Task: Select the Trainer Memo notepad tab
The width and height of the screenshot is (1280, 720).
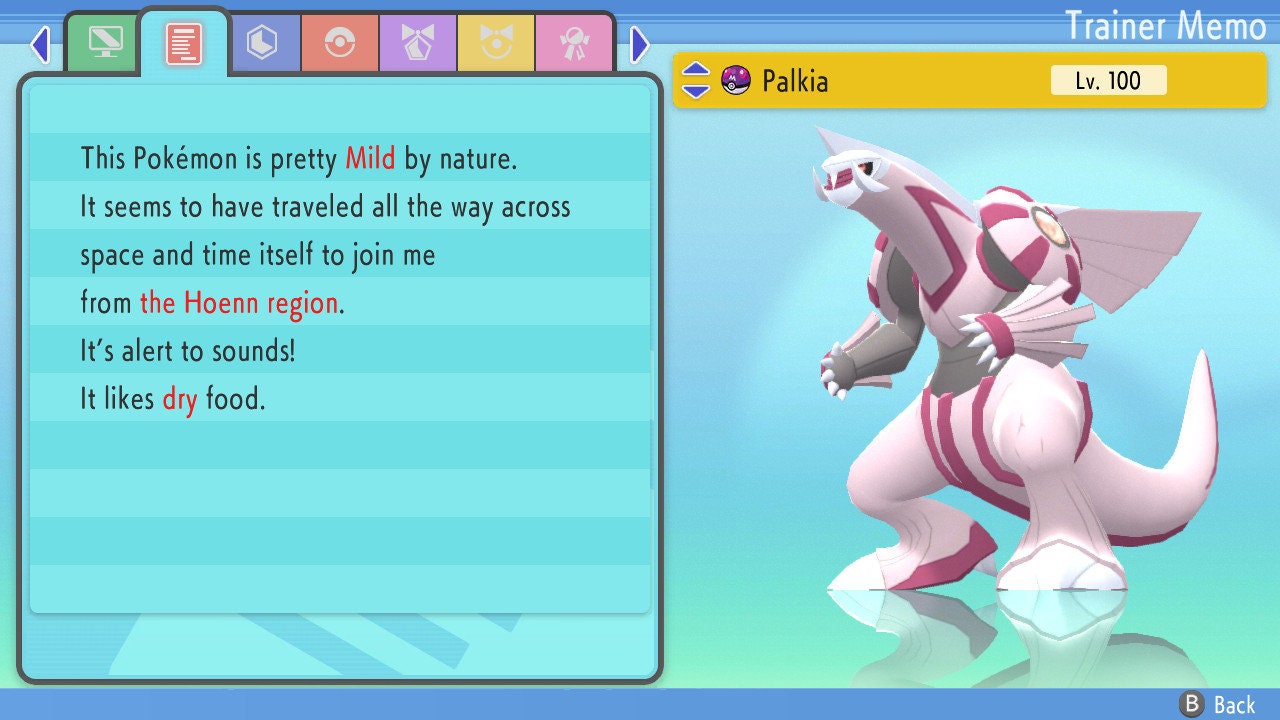Action: pyautogui.click(x=184, y=44)
